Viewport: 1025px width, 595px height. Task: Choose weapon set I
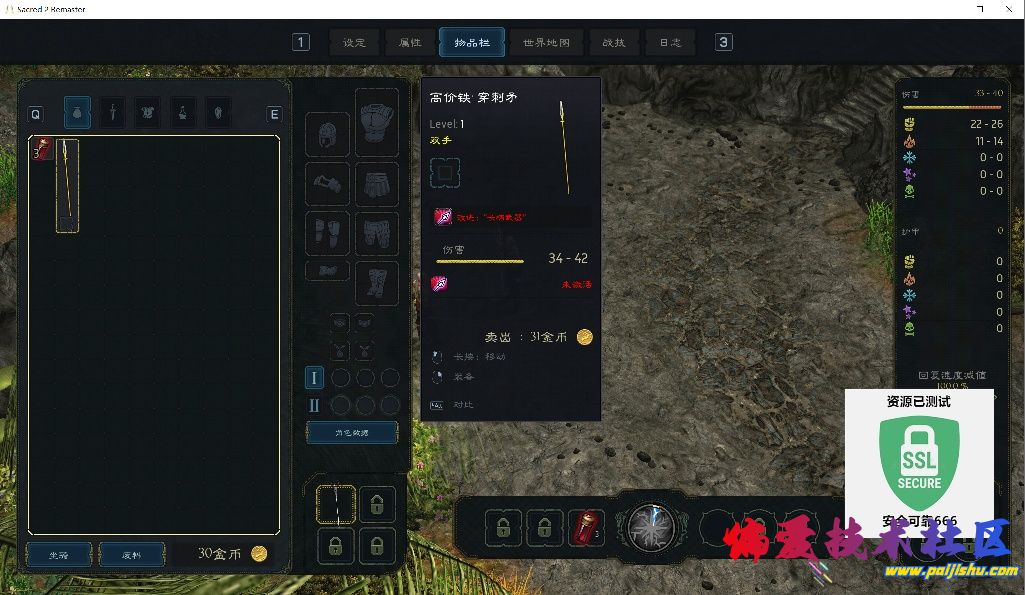pos(314,378)
